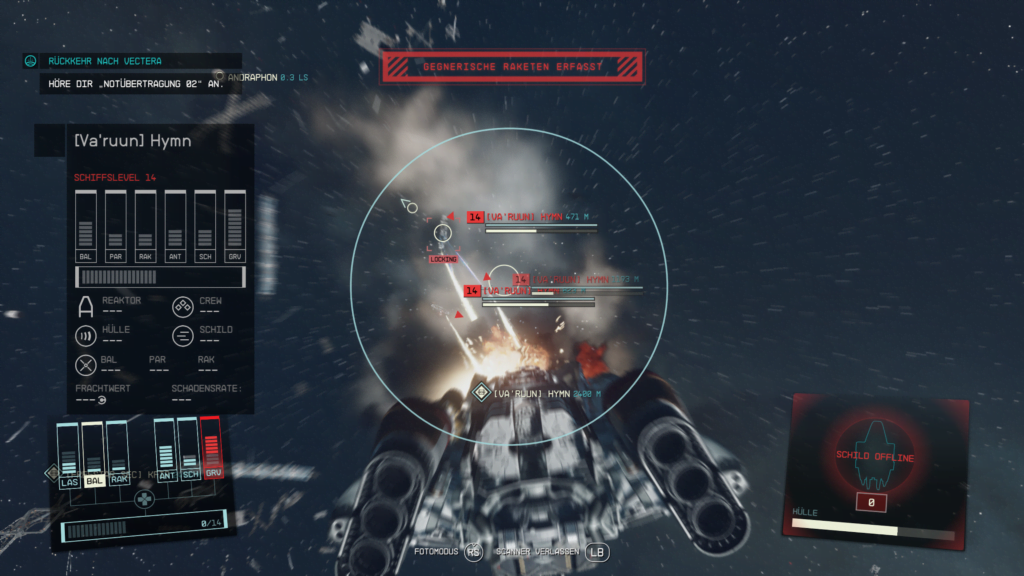Select the Va'ruun Hymn diamond marker at 2400 M
This screenshot has height=576, width=1024.
(x=481, y=393)
